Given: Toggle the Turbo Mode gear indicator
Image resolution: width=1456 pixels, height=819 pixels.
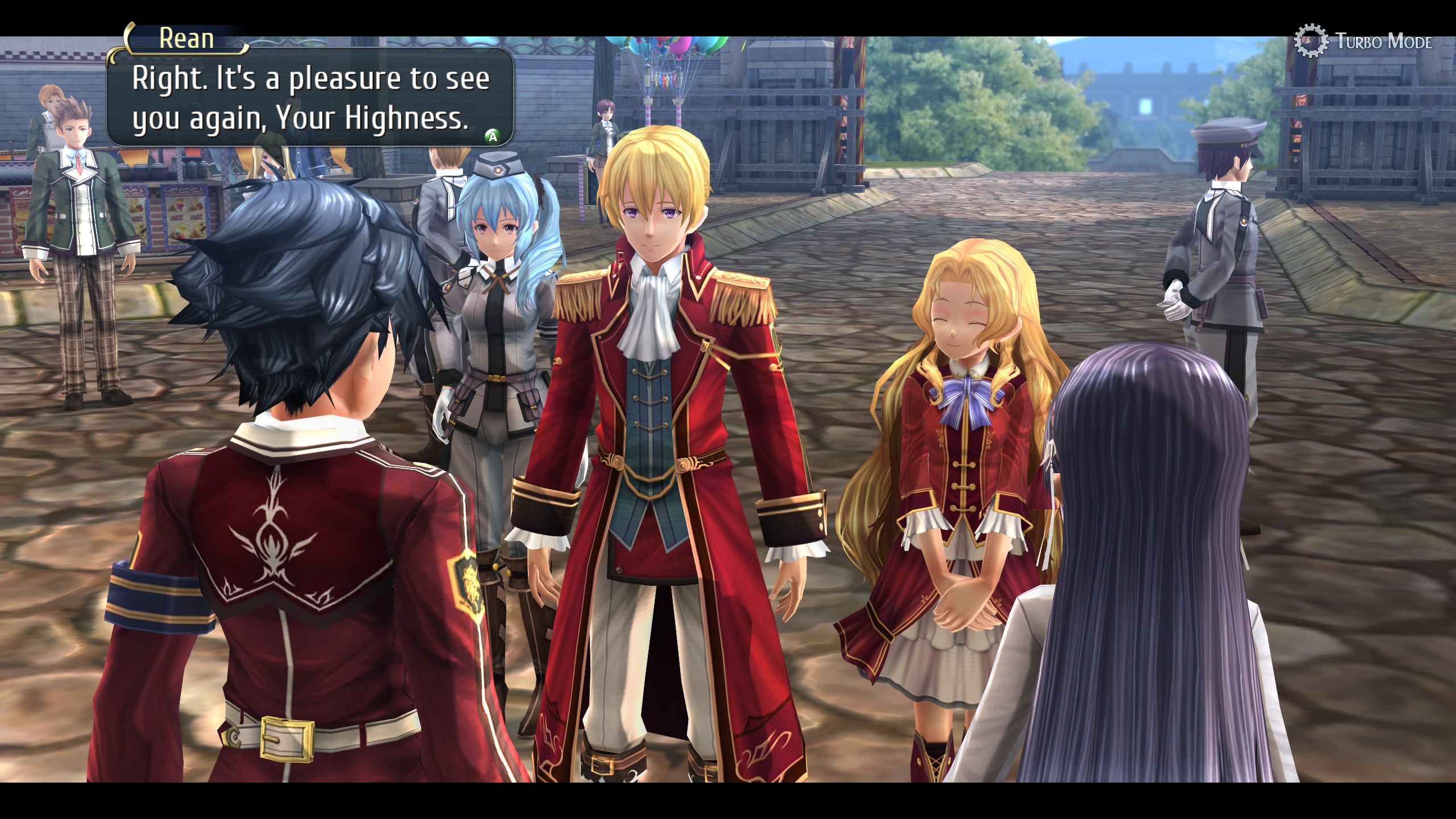Looking at the screenshot, I should click(x=1310, y=41).
